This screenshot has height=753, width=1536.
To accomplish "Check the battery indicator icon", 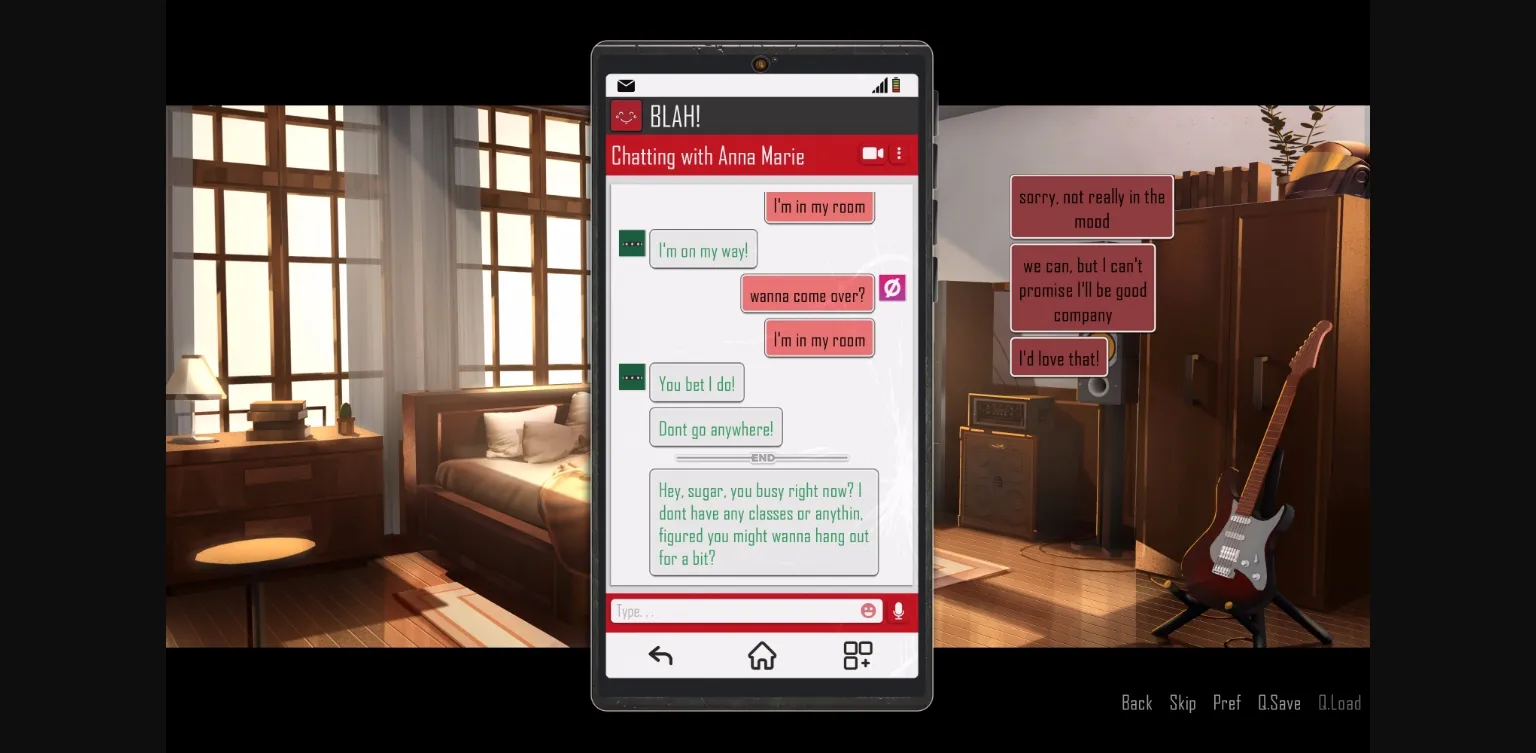I will tap(897, 85).
